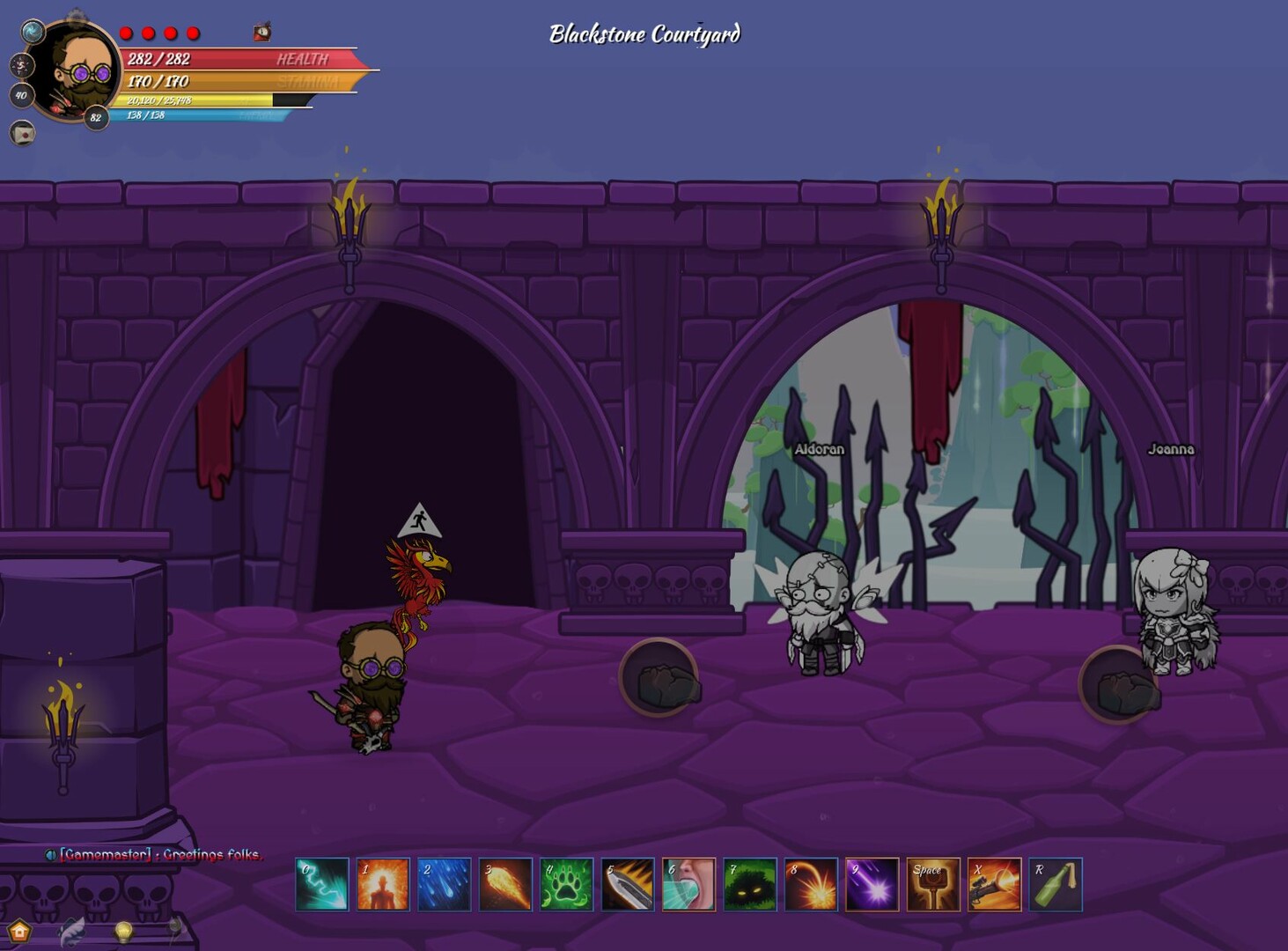Click the alarm clock buff icon above the health bar
Viewport: 1288px width, 951px height.
tap(261, 32)
